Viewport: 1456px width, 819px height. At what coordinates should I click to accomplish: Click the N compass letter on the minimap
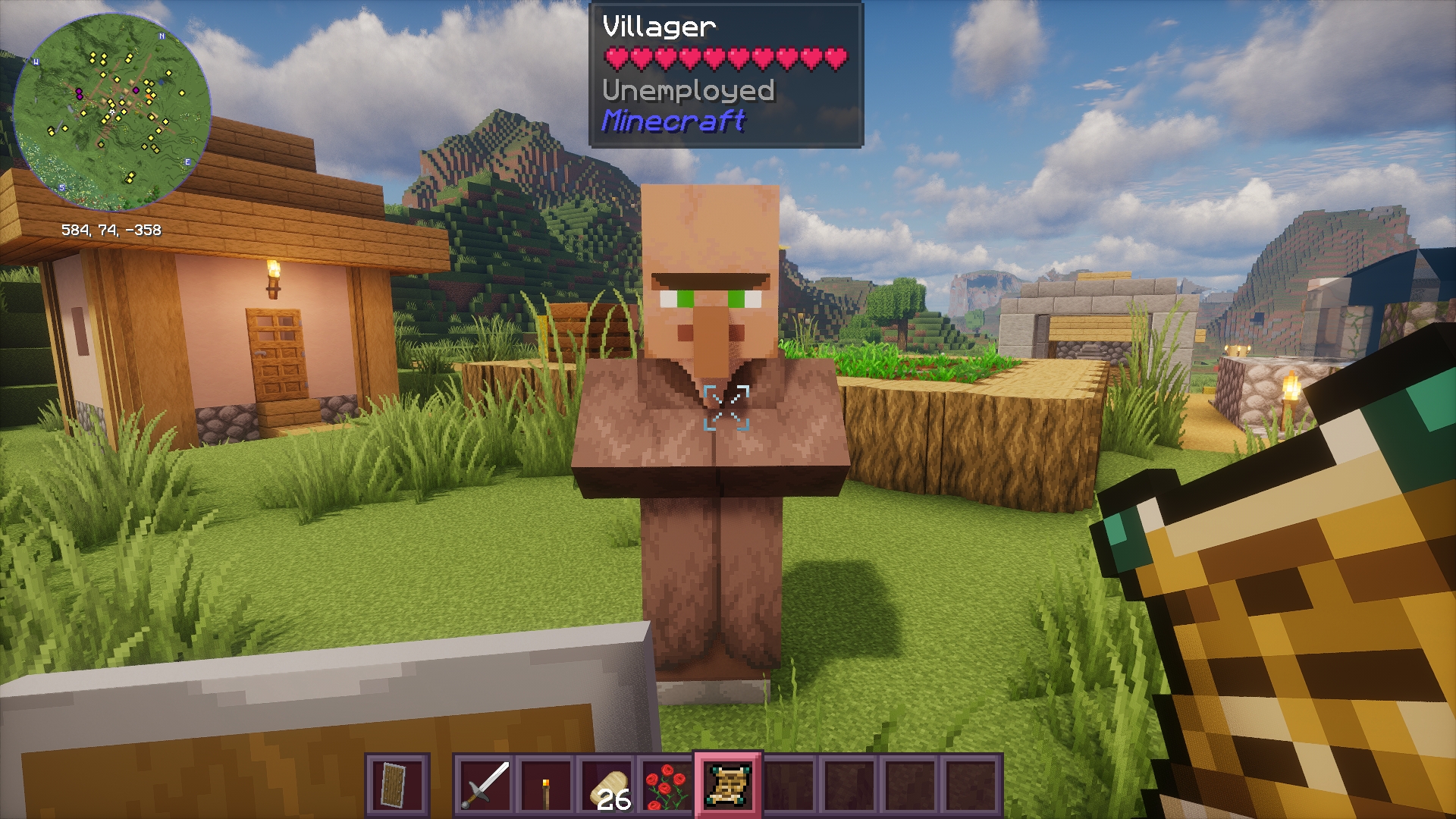point(162,36)
